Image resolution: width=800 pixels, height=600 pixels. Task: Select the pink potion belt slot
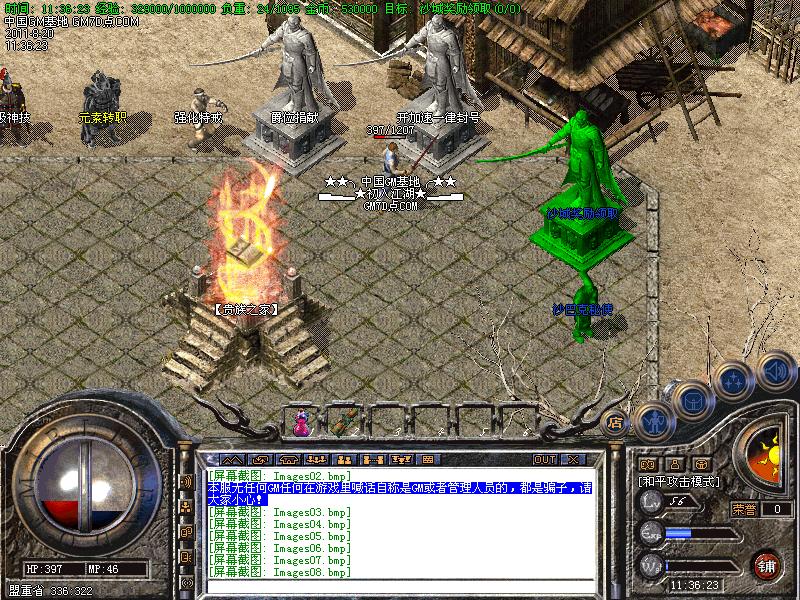(300, 422)
